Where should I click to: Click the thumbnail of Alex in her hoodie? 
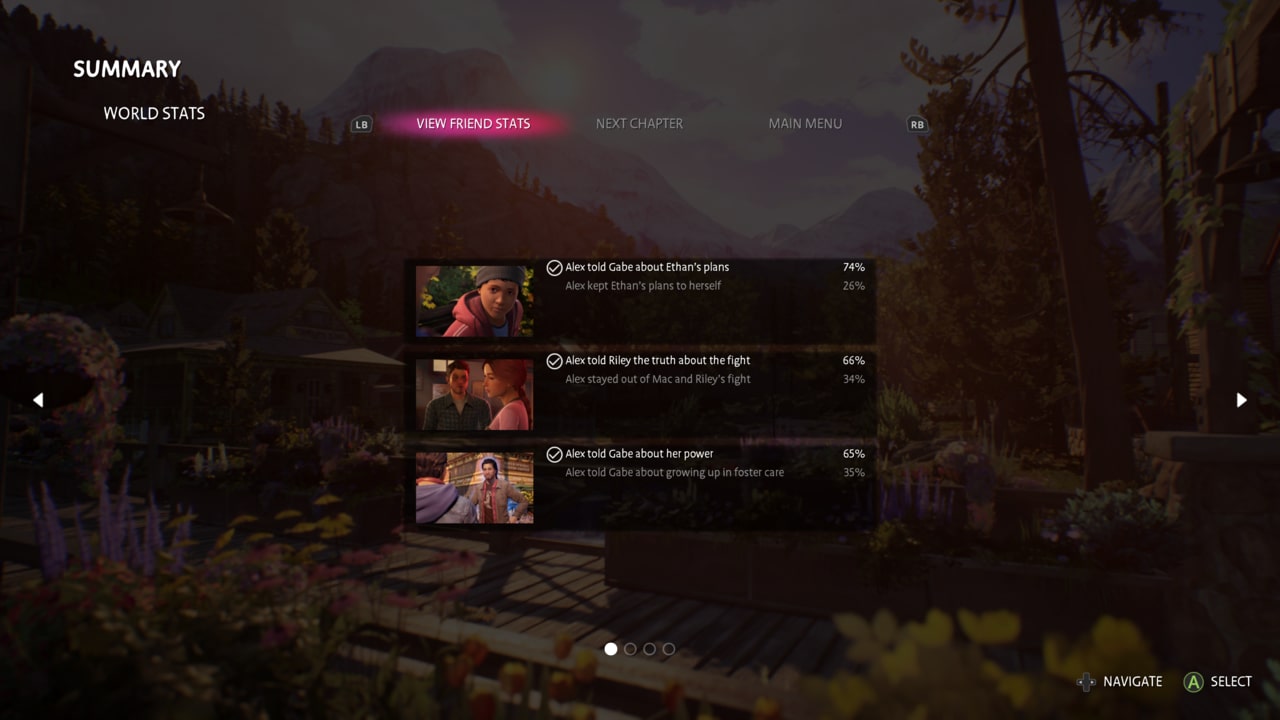[474, 300]
